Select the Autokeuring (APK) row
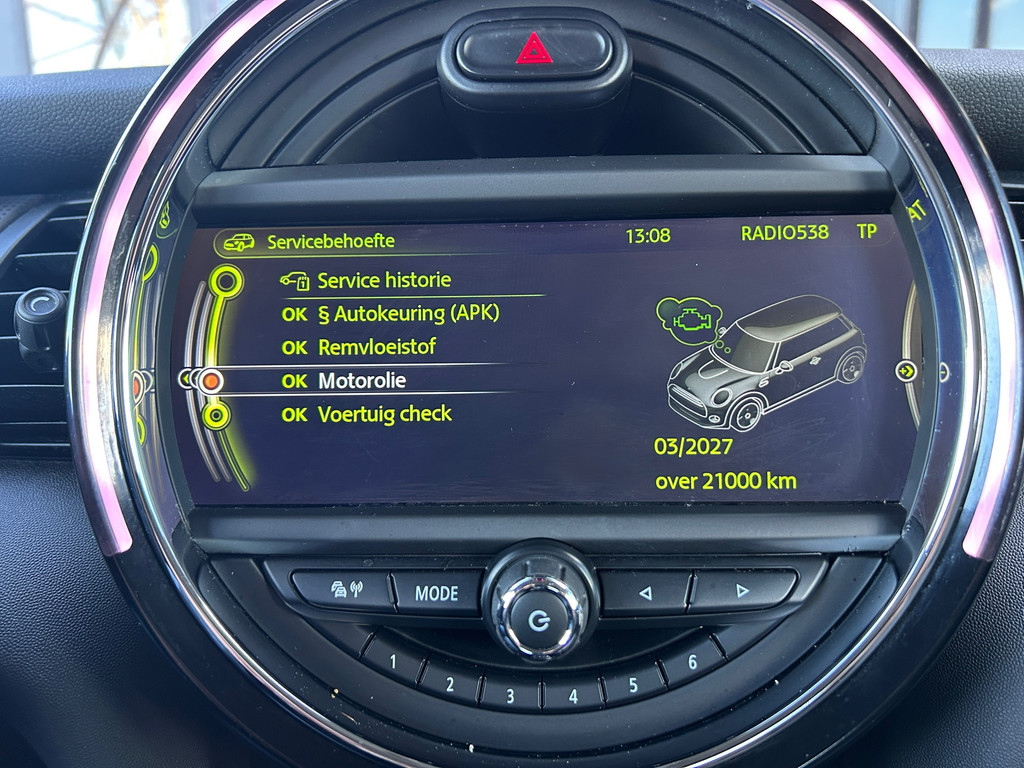 click(x=407, y=314)
